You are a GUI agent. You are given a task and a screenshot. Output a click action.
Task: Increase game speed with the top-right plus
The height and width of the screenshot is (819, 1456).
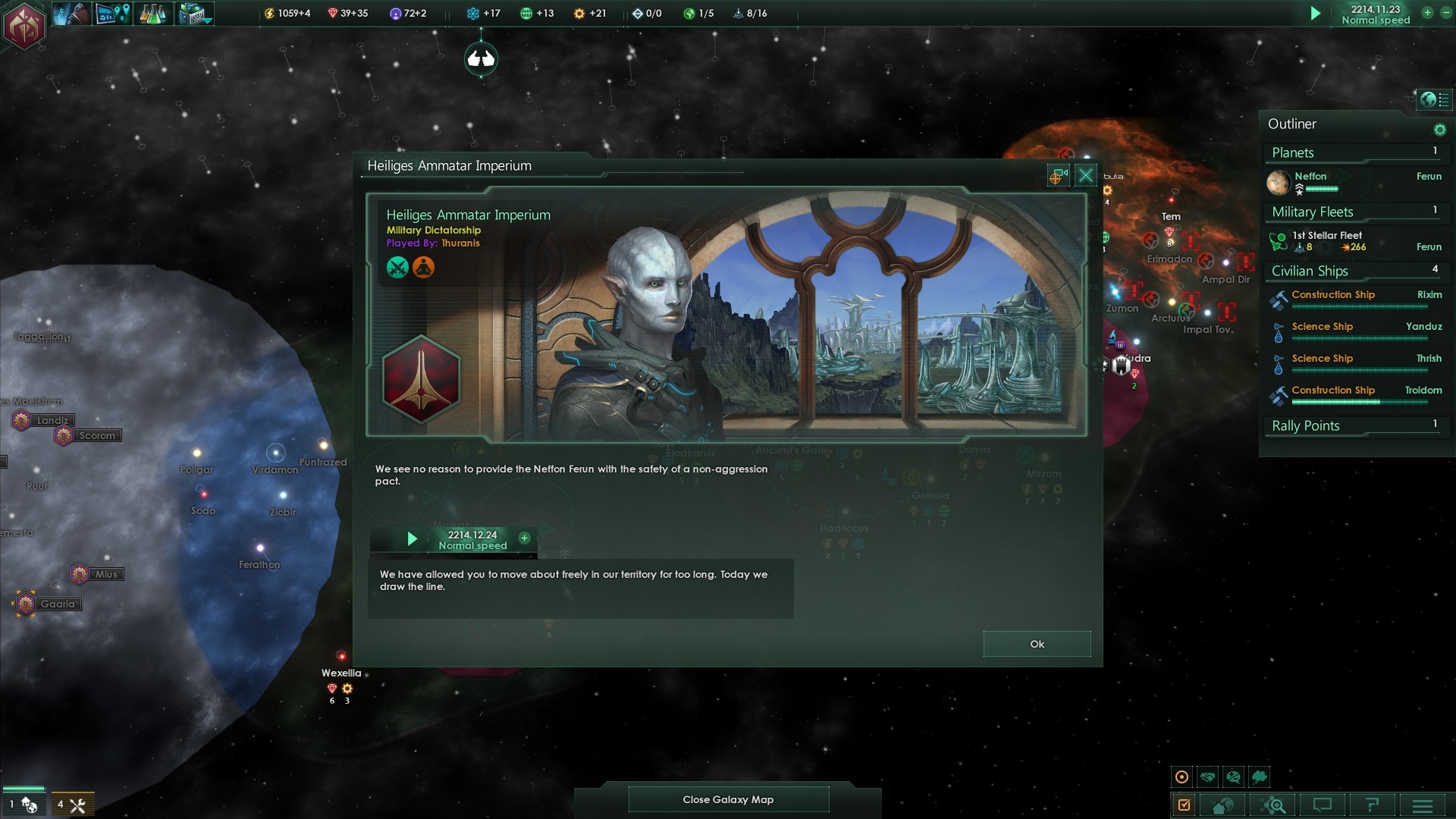click(1427, 13)
